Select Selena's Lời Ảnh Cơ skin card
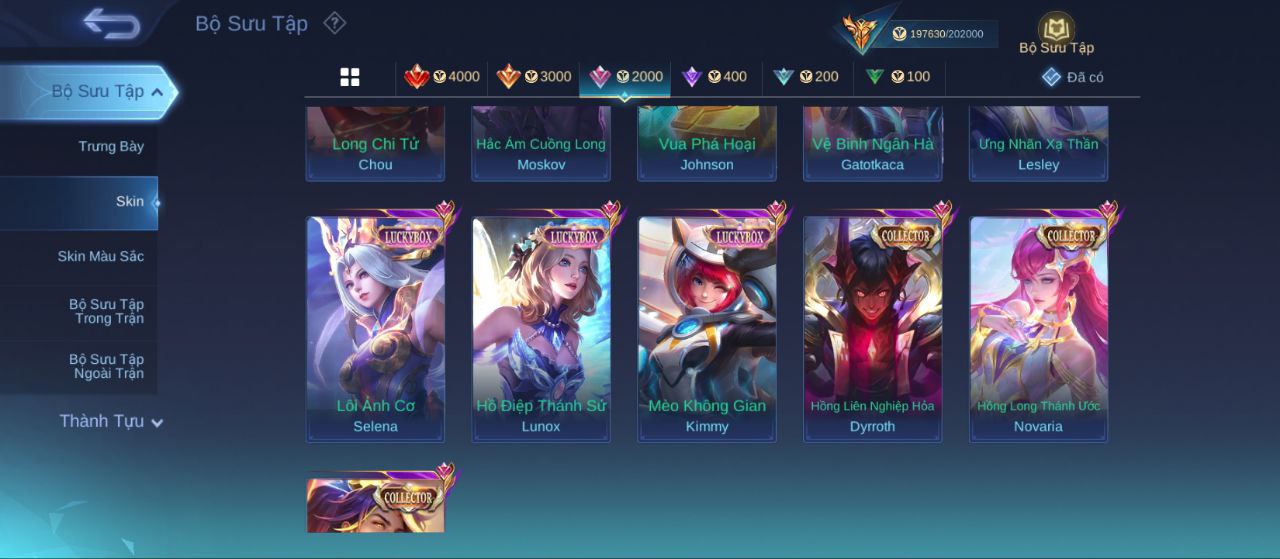Viewport: 1280px width, 559px height. tap(375, 328)
